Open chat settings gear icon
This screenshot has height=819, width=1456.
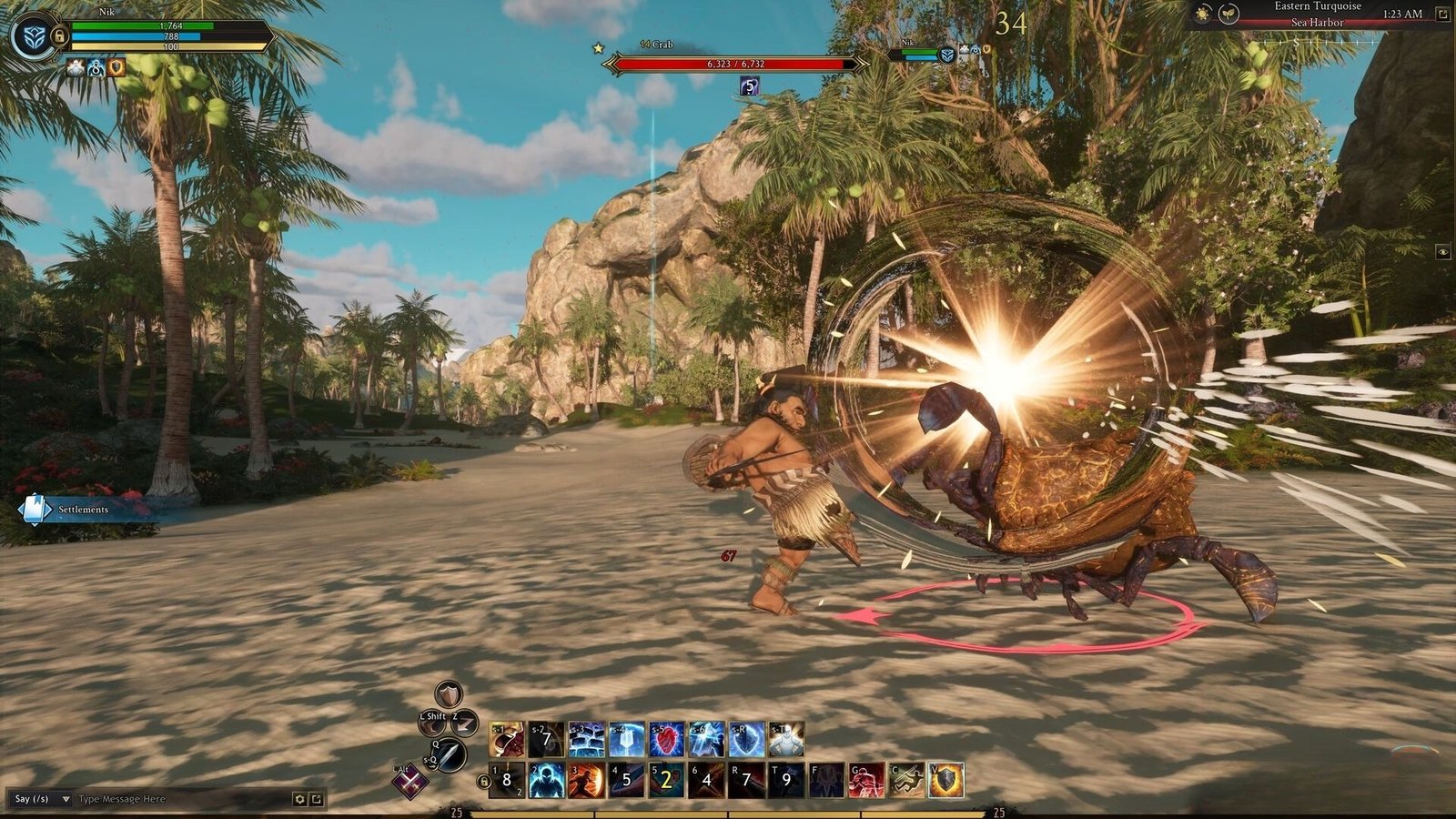click(298, 799)
